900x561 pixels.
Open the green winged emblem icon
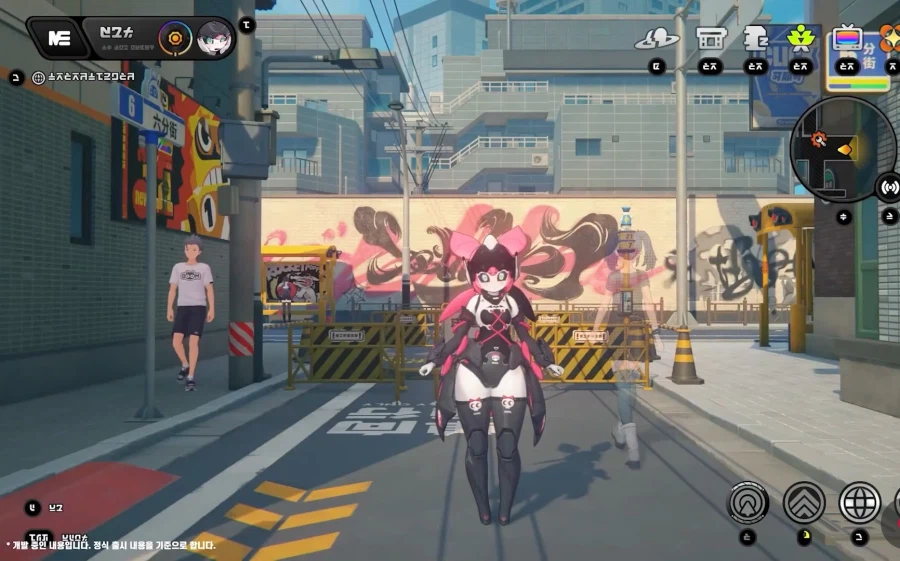[800, 38]
